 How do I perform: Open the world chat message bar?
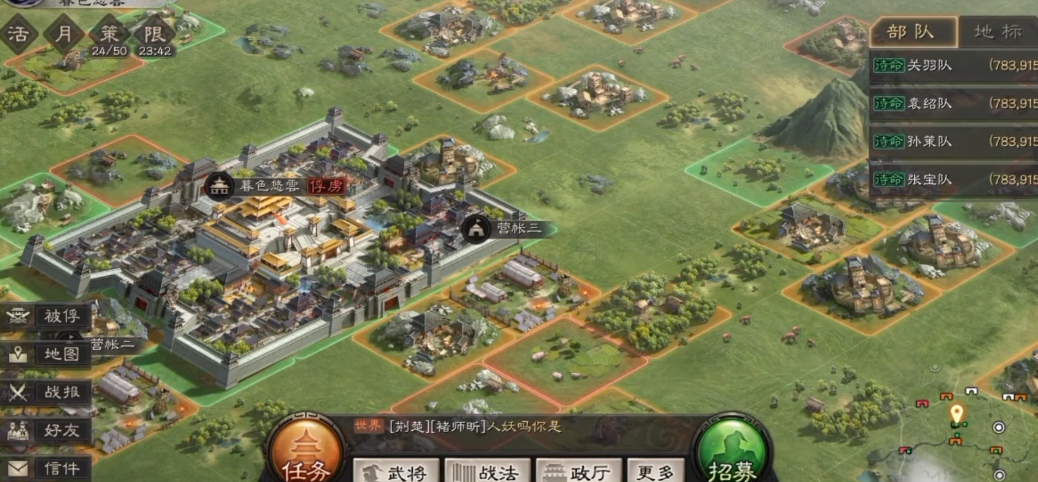[x=520, y=427]
